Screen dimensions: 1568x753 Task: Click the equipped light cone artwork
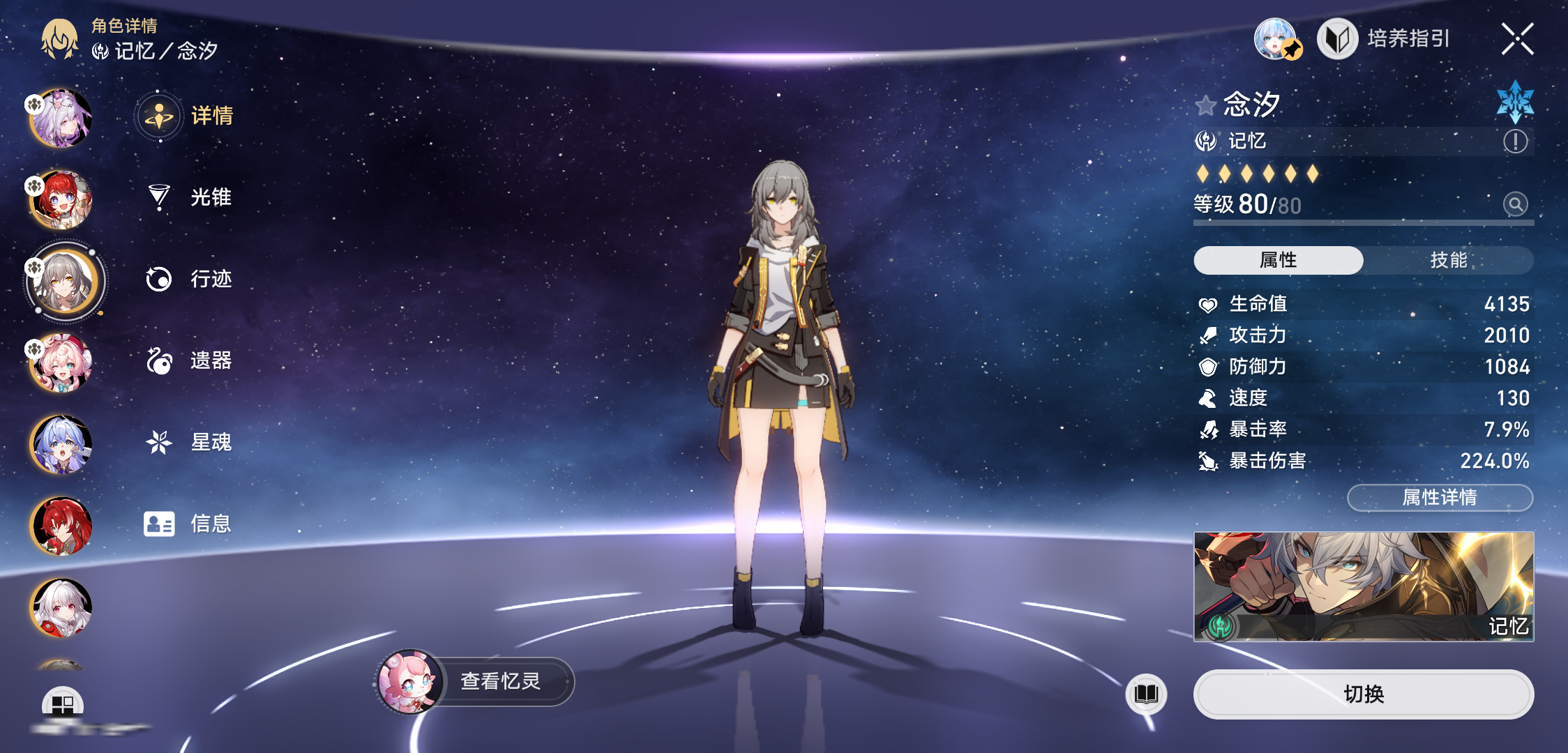(x=1363, y=586)
